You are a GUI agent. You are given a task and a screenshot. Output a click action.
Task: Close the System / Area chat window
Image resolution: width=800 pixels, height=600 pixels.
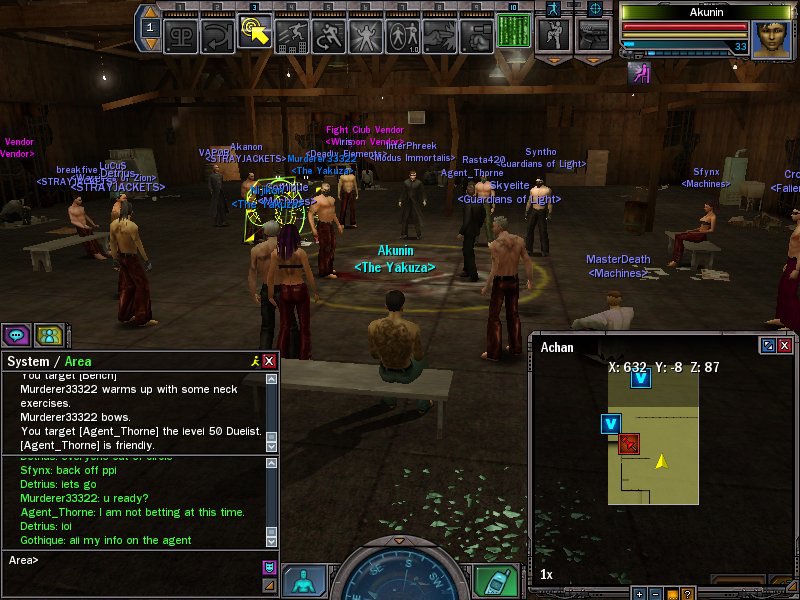(269, 361)
